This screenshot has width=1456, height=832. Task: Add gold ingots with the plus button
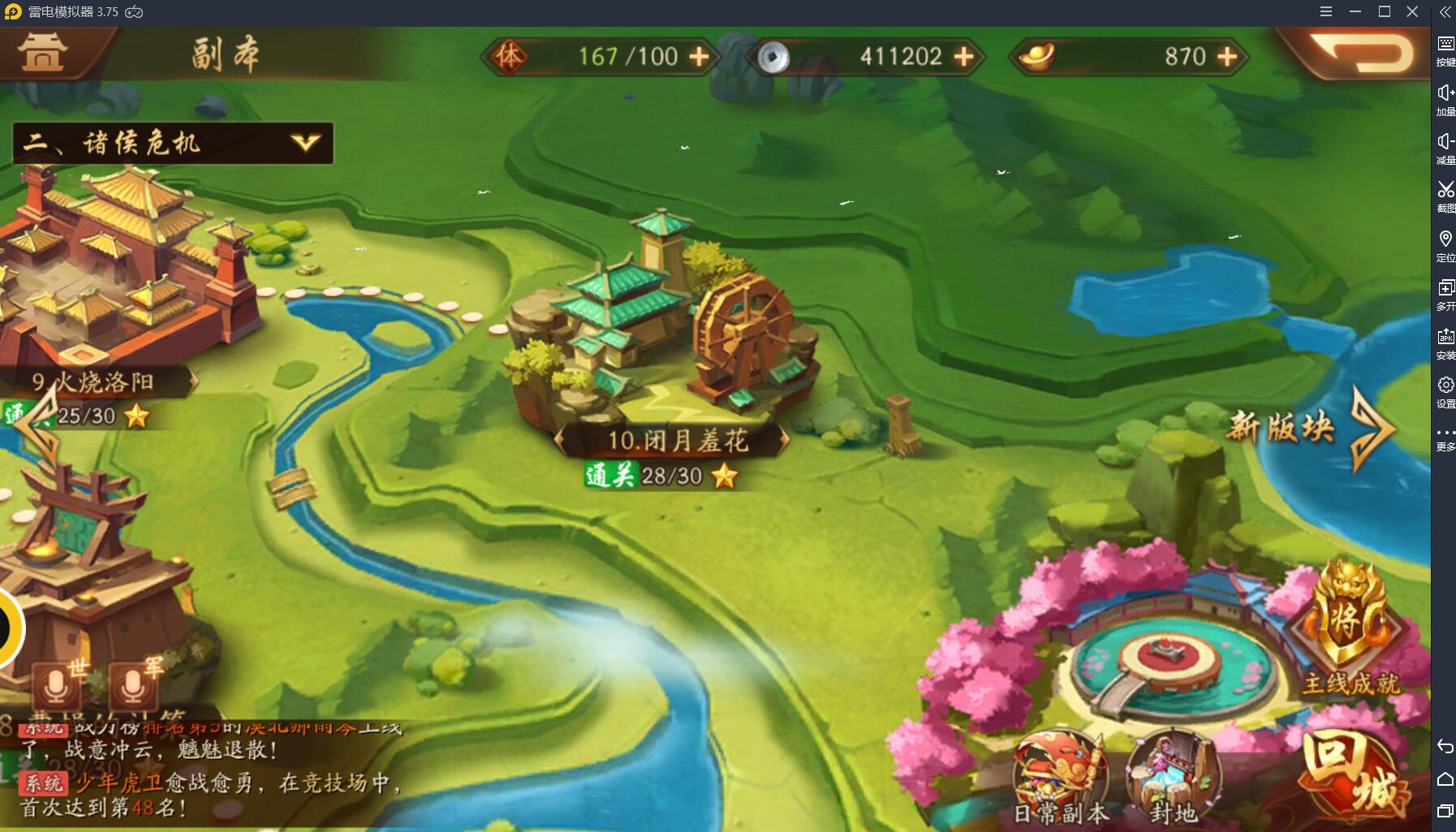(x=1228, y=56)
